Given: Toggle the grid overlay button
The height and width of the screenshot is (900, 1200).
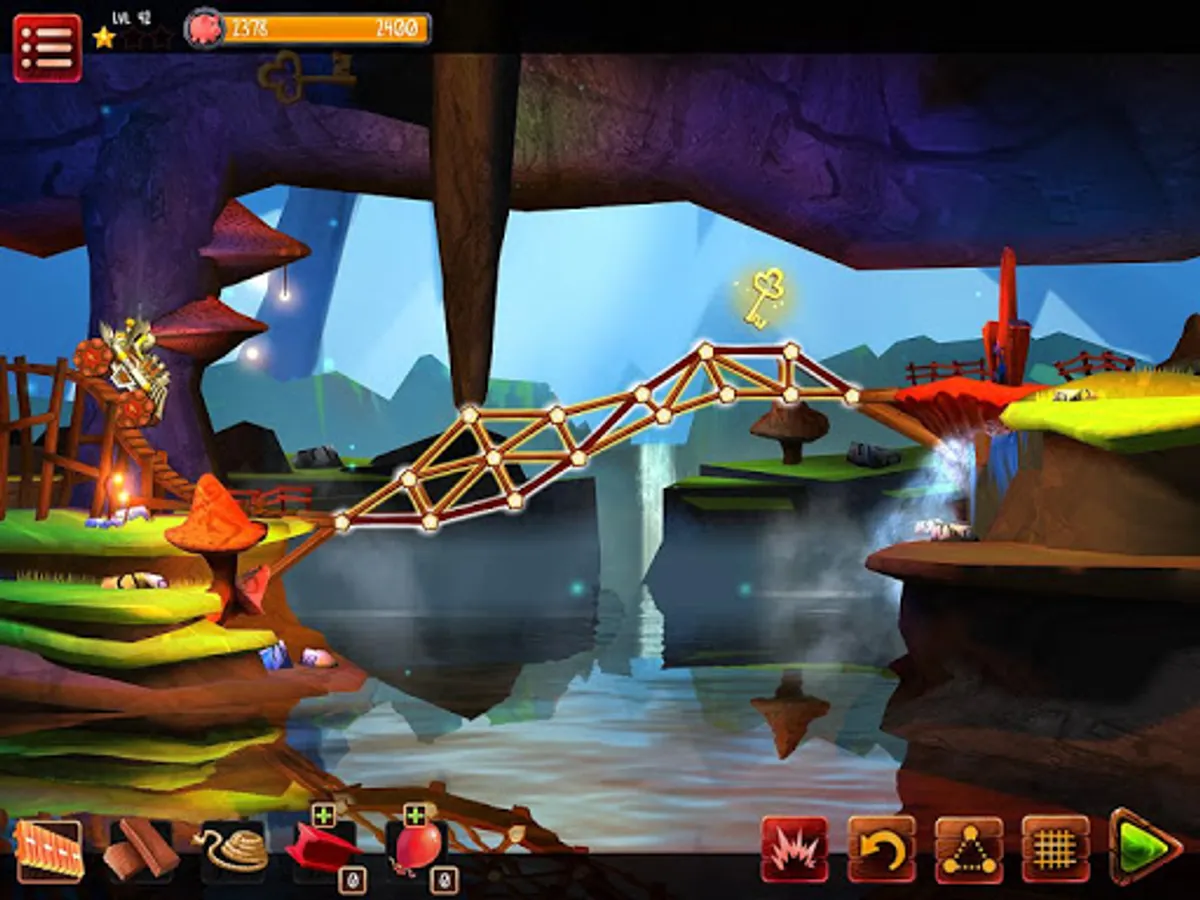Looking at the screenshot, I should click(1056, 850).
